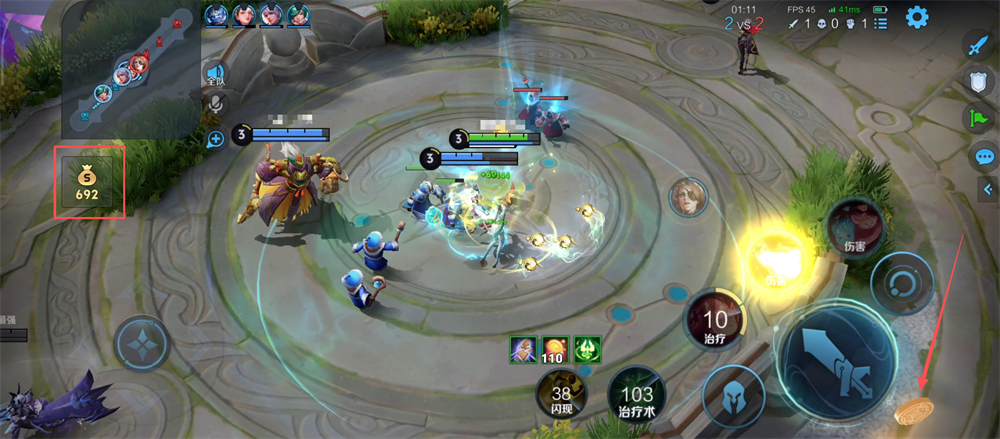Cast the 治疗术 heal spell
This screenshot has height=439, width=1000.
pos(636,397)
